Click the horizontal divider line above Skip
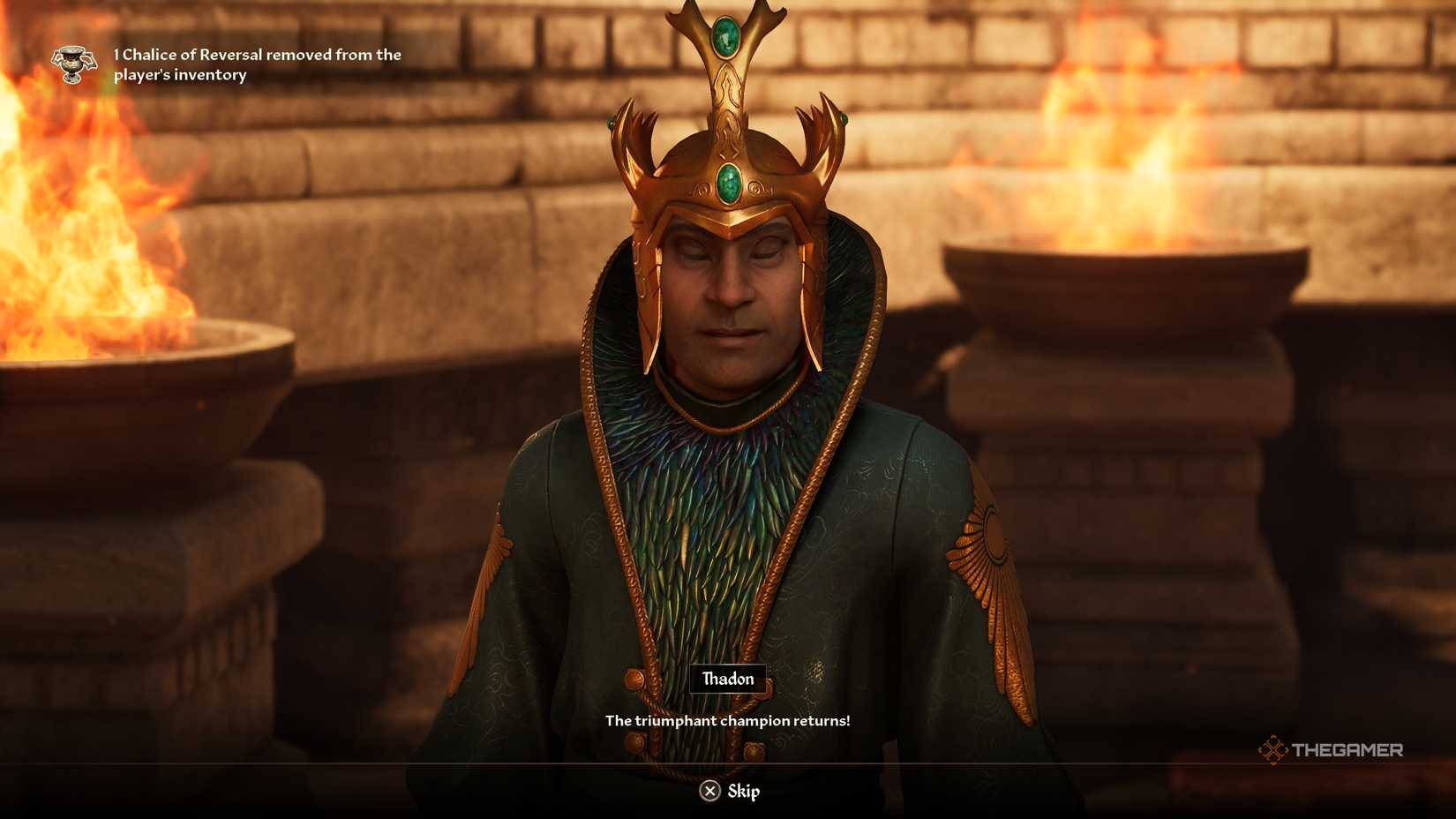 tap(727, 761)
